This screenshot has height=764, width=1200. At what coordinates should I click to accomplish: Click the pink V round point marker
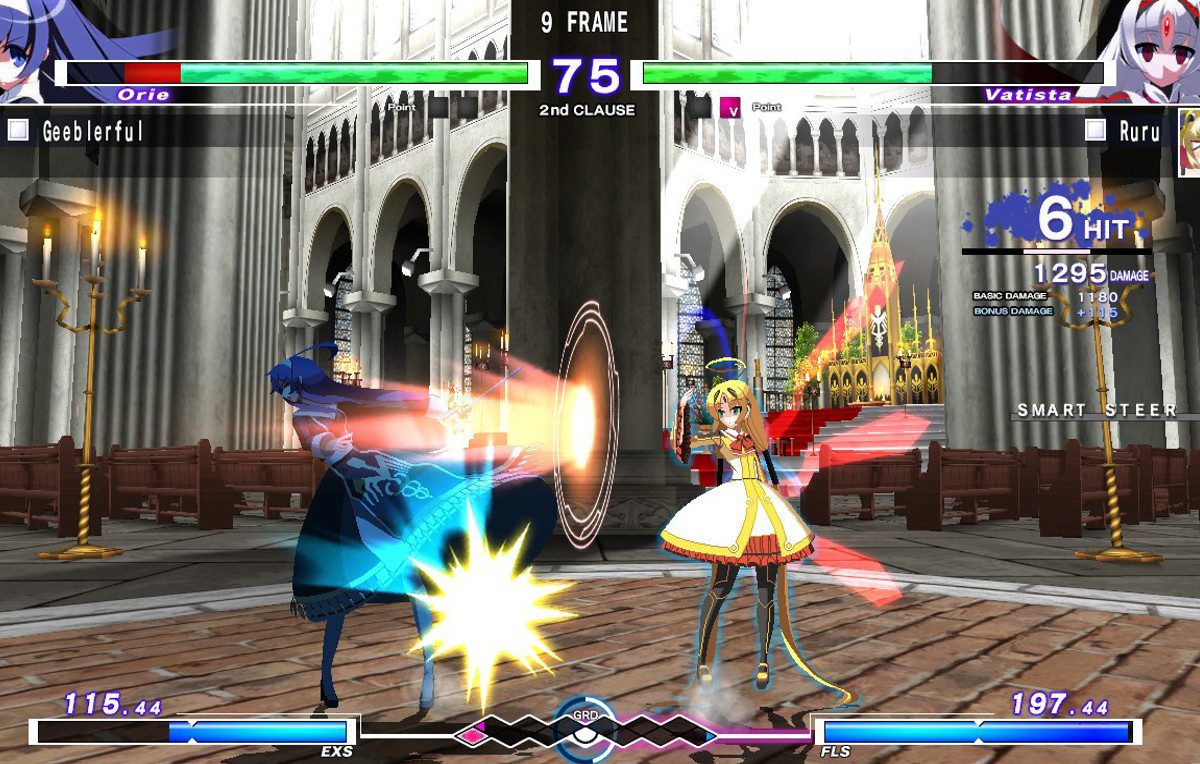pos(730,107)
